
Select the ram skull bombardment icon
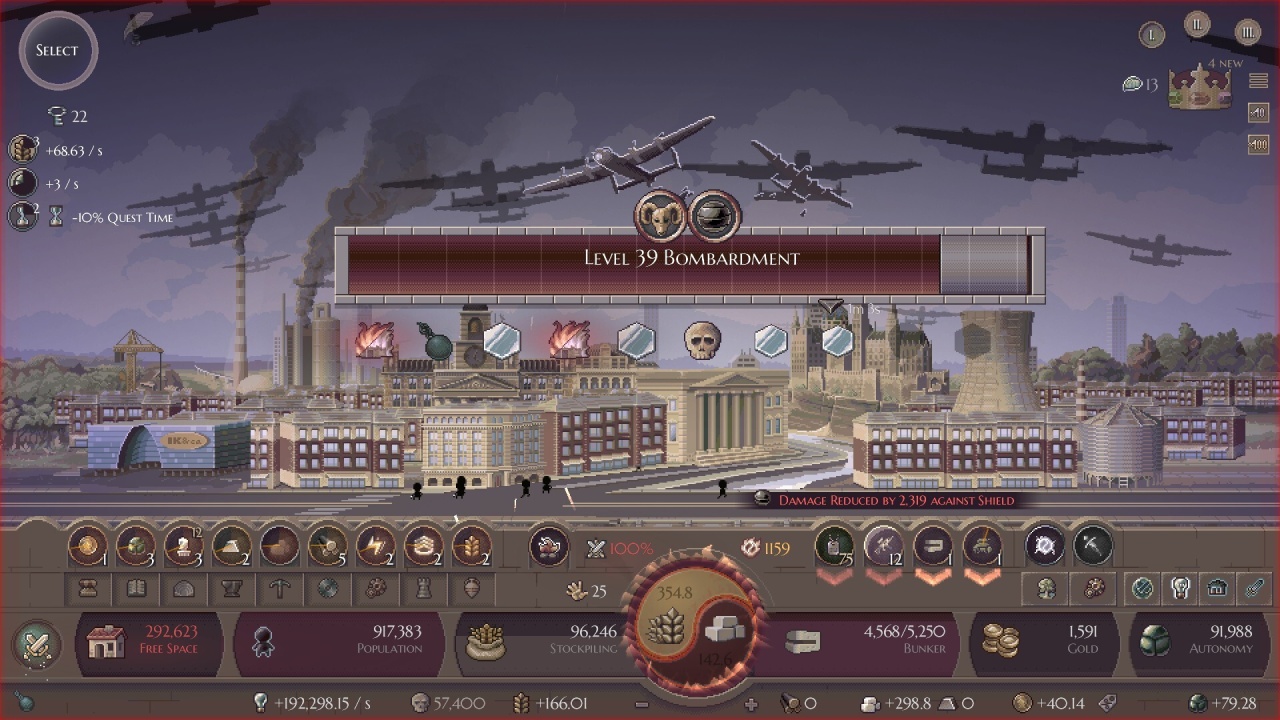pyautogui.click(x=660, y=216)
